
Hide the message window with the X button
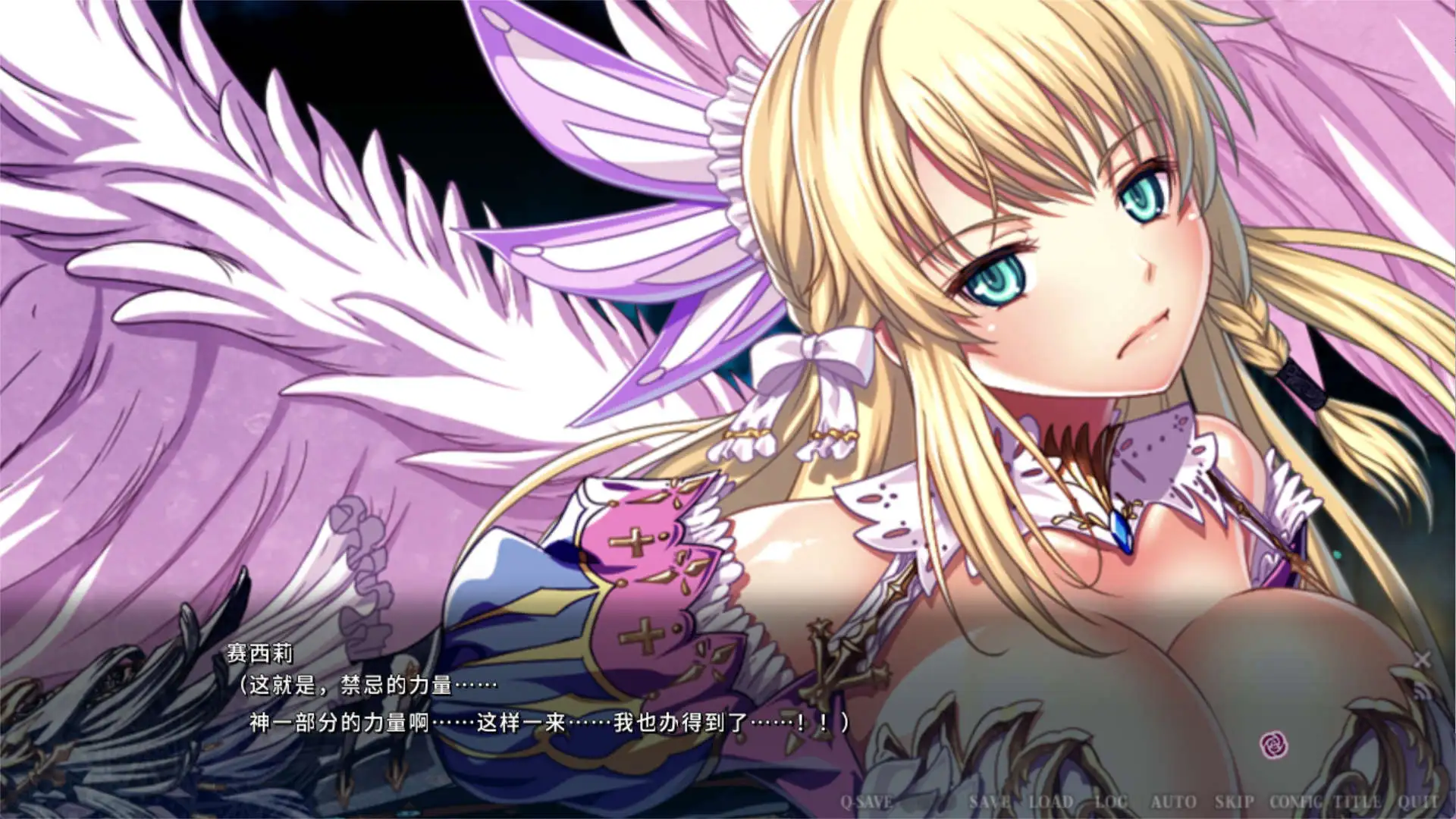point(1422,659)
